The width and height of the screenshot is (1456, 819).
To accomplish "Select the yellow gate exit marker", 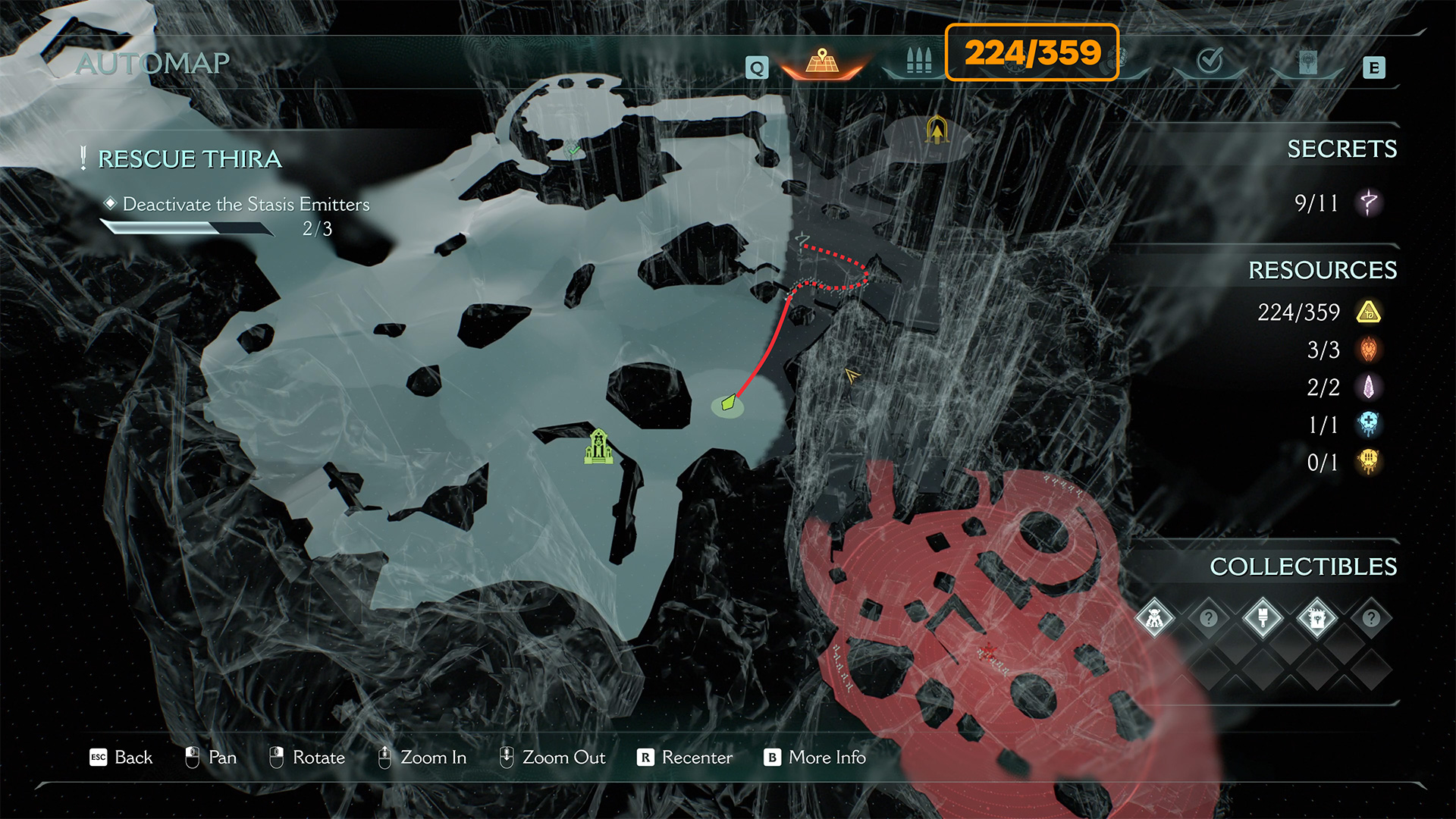I will (x=937, y=131).
